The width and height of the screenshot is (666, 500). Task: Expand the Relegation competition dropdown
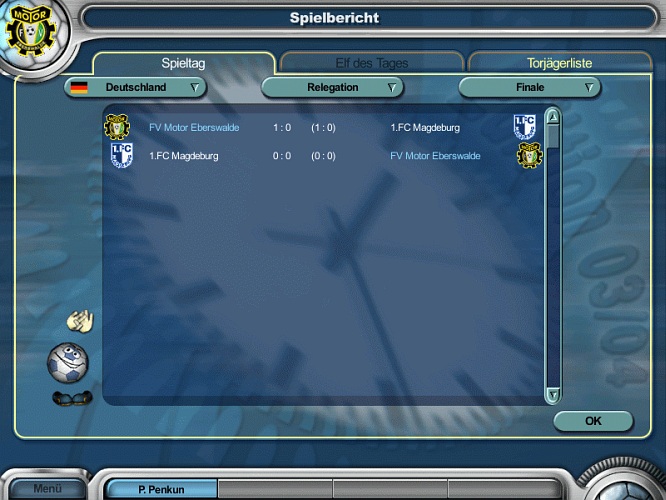[x=332, y=88]
